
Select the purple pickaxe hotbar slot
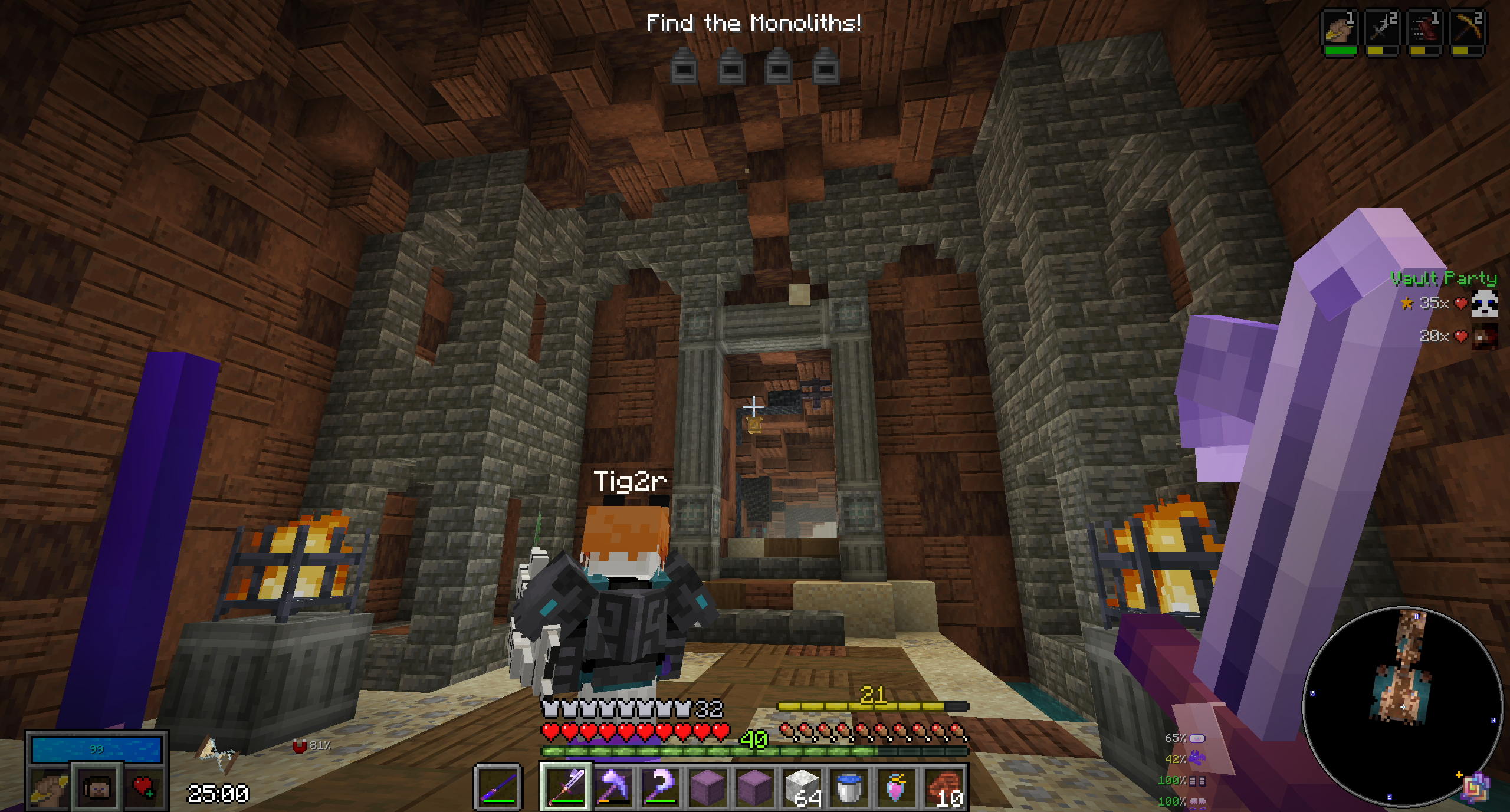(612, 787)
